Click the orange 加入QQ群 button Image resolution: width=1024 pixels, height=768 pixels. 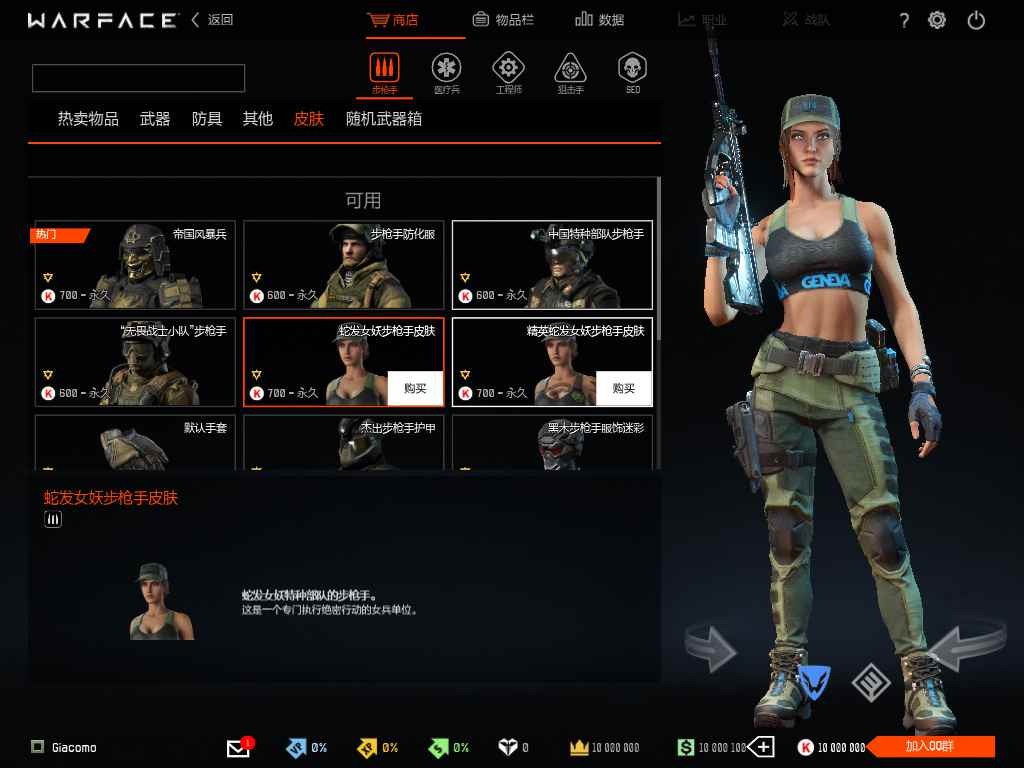point(931,747)
